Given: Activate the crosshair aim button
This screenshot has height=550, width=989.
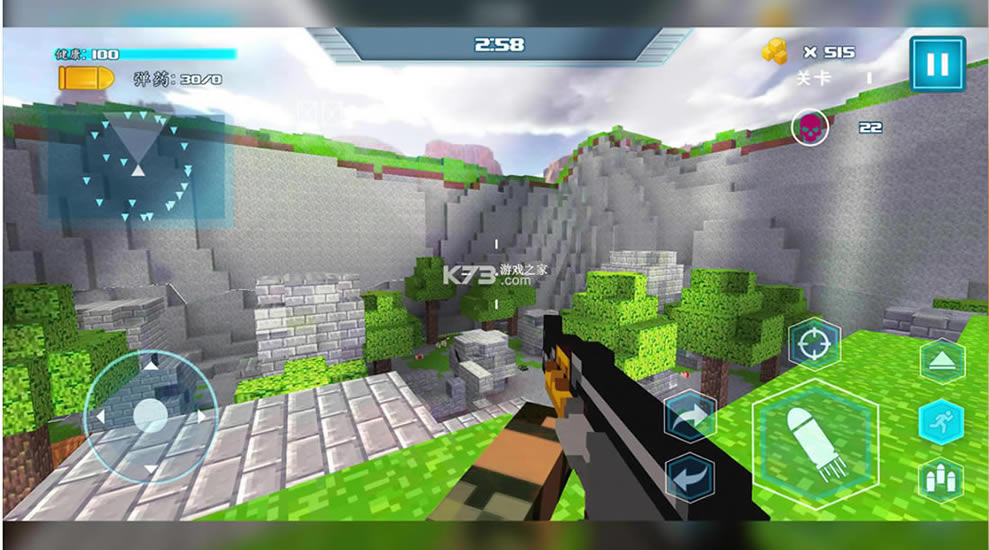Looking at the screenshot, I should pyautogui.click(x=814, y=346).
